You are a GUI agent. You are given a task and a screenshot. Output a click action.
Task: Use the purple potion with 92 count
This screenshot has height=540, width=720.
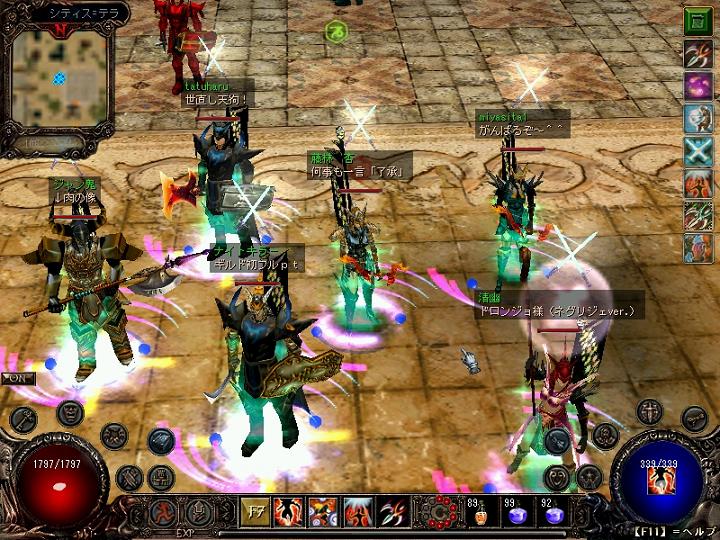pyautogui.click(x=553, y=517)
